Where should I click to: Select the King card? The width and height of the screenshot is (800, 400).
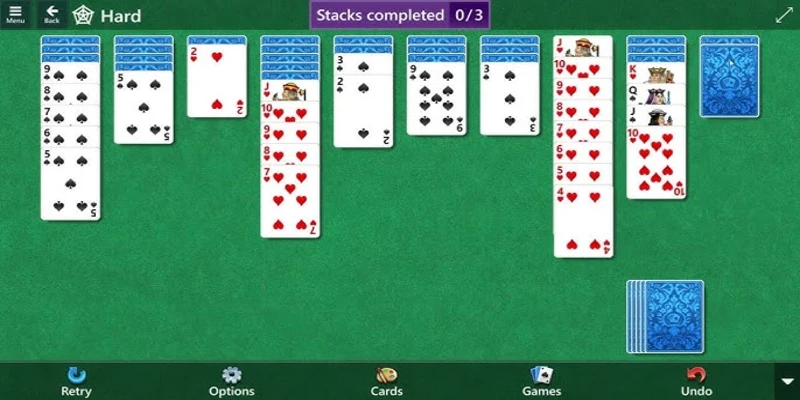tap(656, 73)
